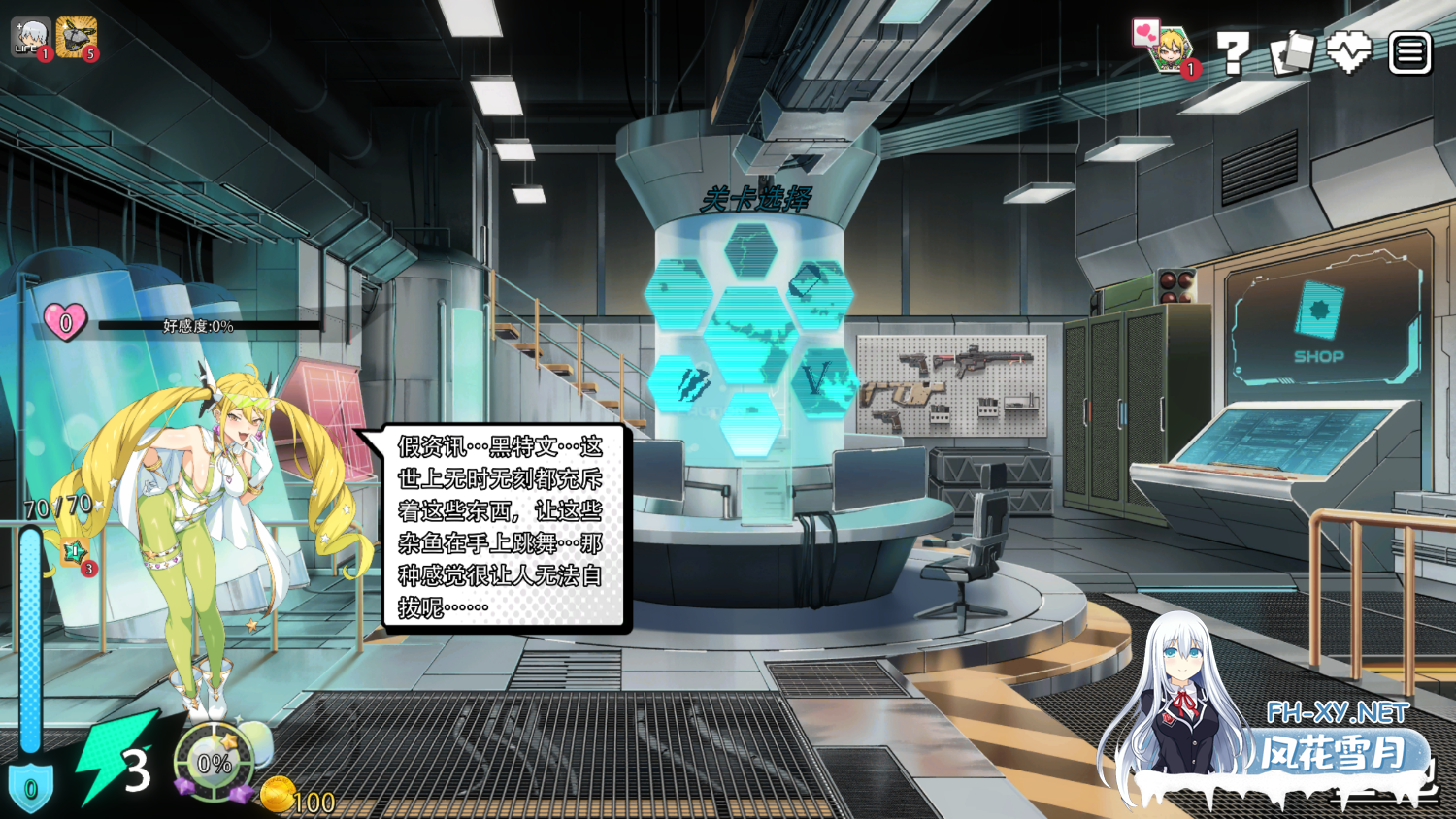The image size is (1456, 819).
Task: Select the gray helmet relic icon
Action: (76, 38)
